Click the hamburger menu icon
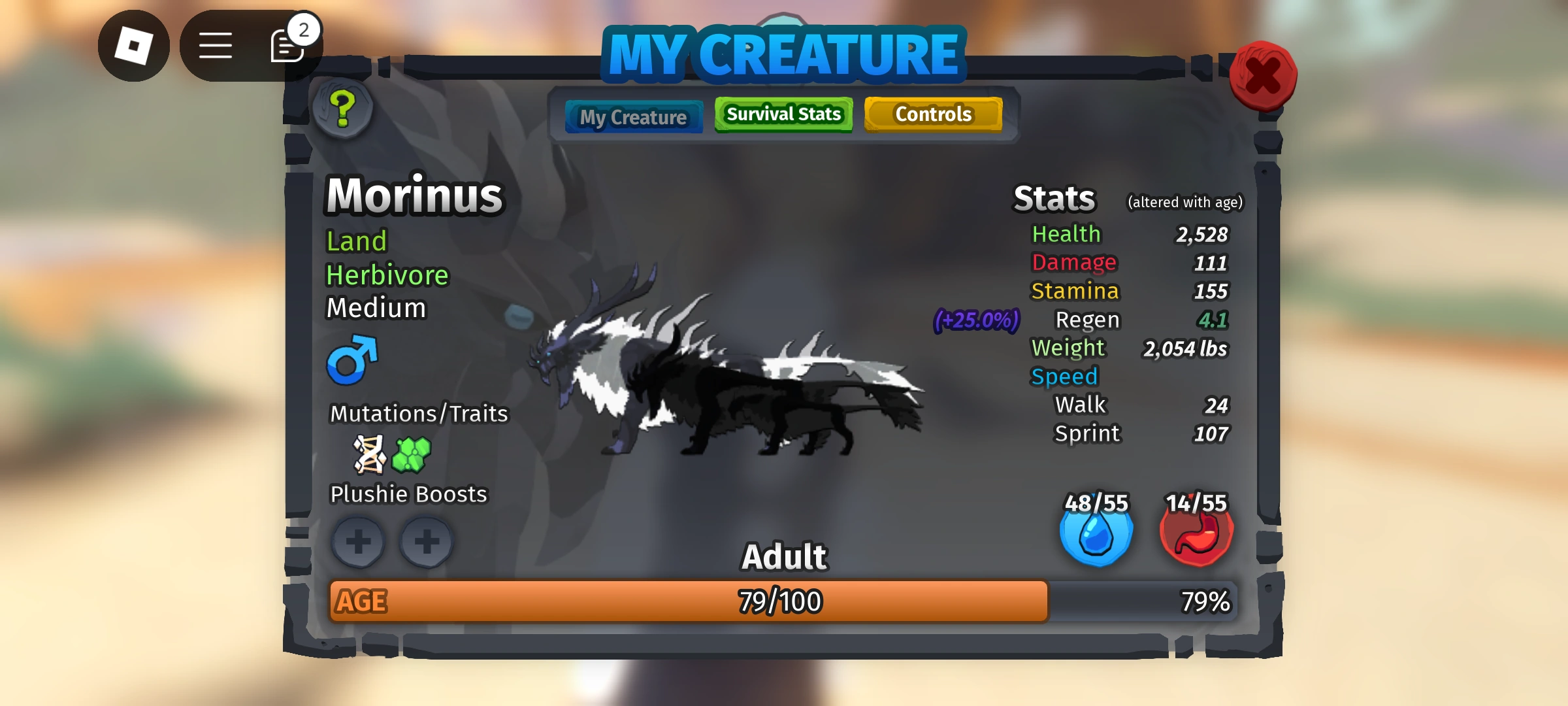 216,46
